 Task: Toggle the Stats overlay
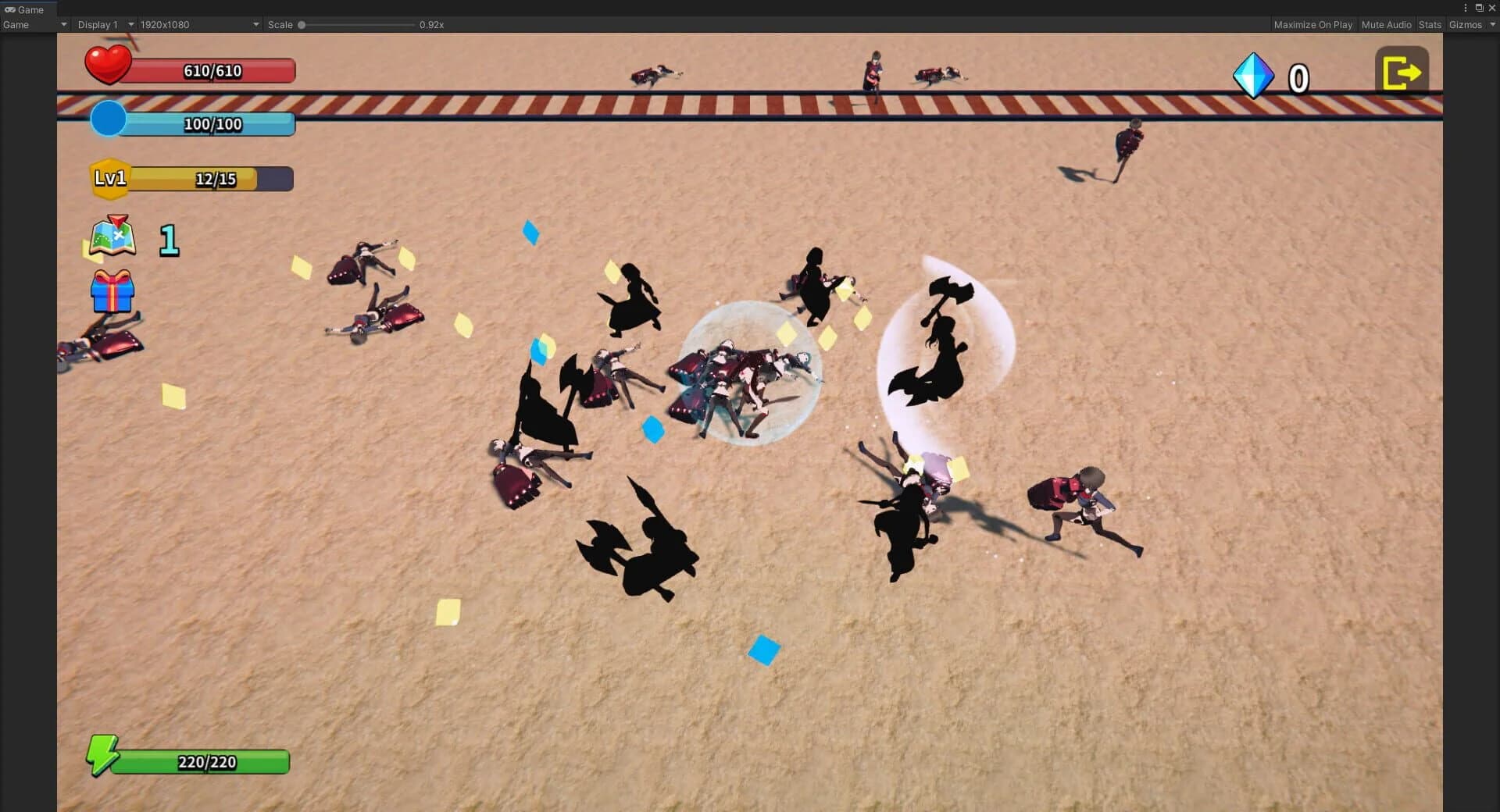(1430, 24)
